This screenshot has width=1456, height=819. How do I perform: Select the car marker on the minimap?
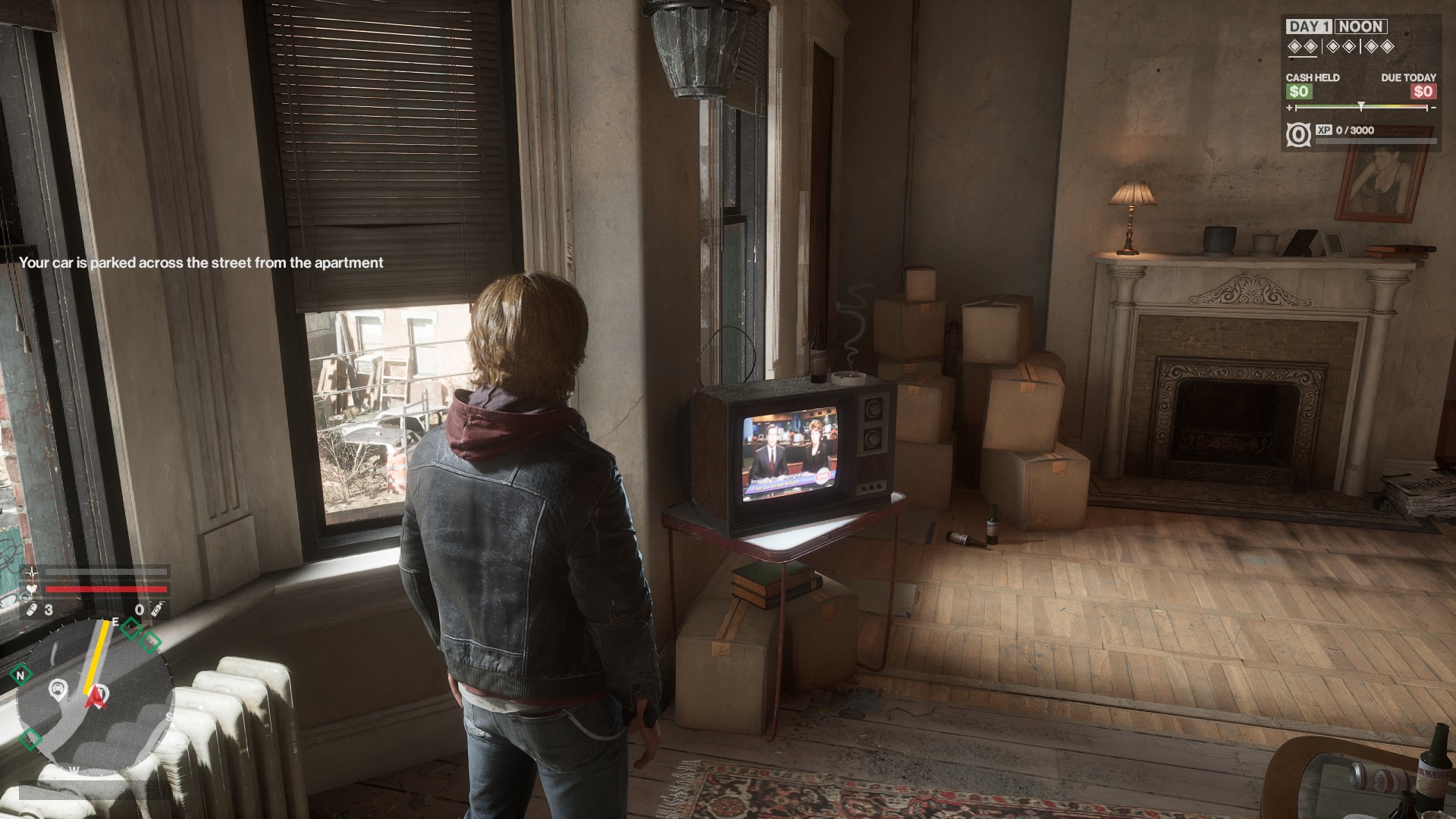pyautogui.click(x=58, y=689)
